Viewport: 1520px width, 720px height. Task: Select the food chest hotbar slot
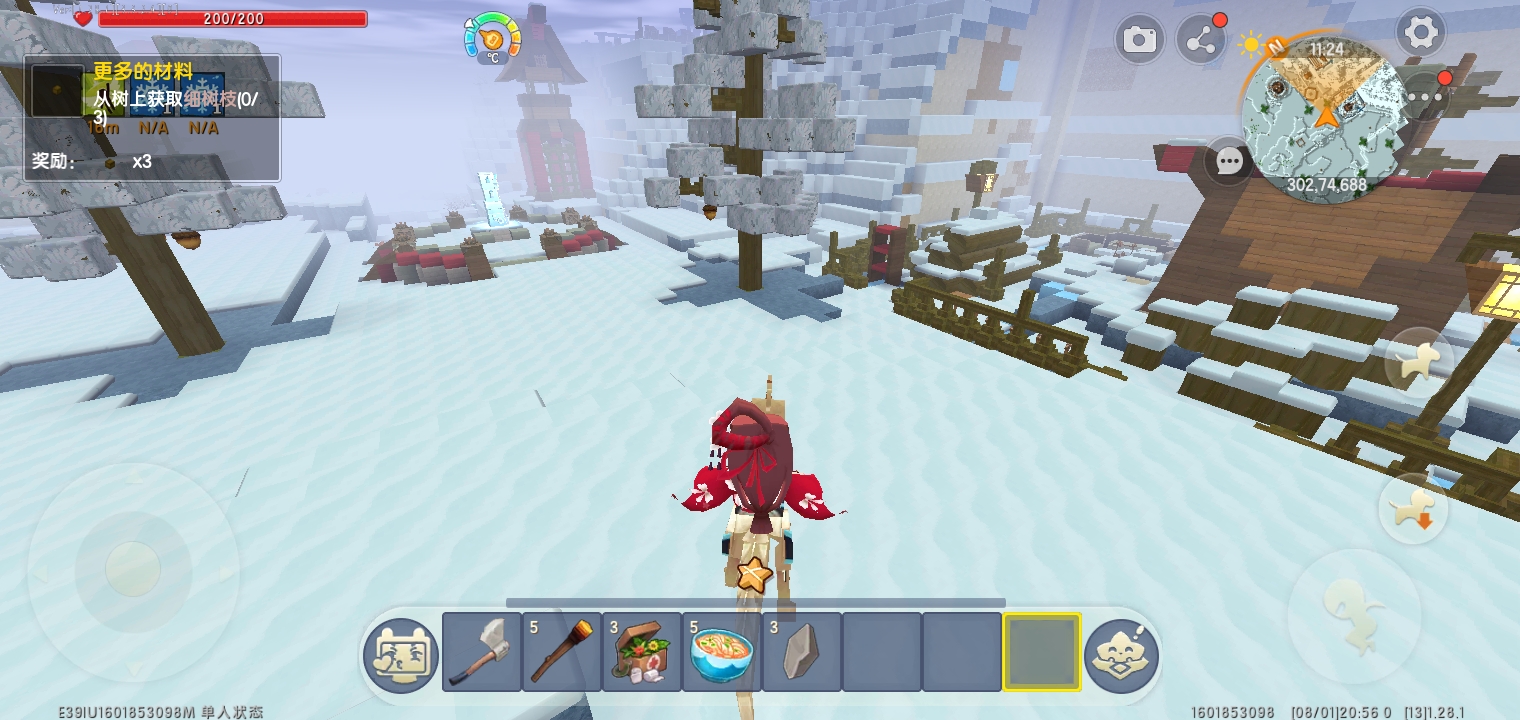point(642,652)
